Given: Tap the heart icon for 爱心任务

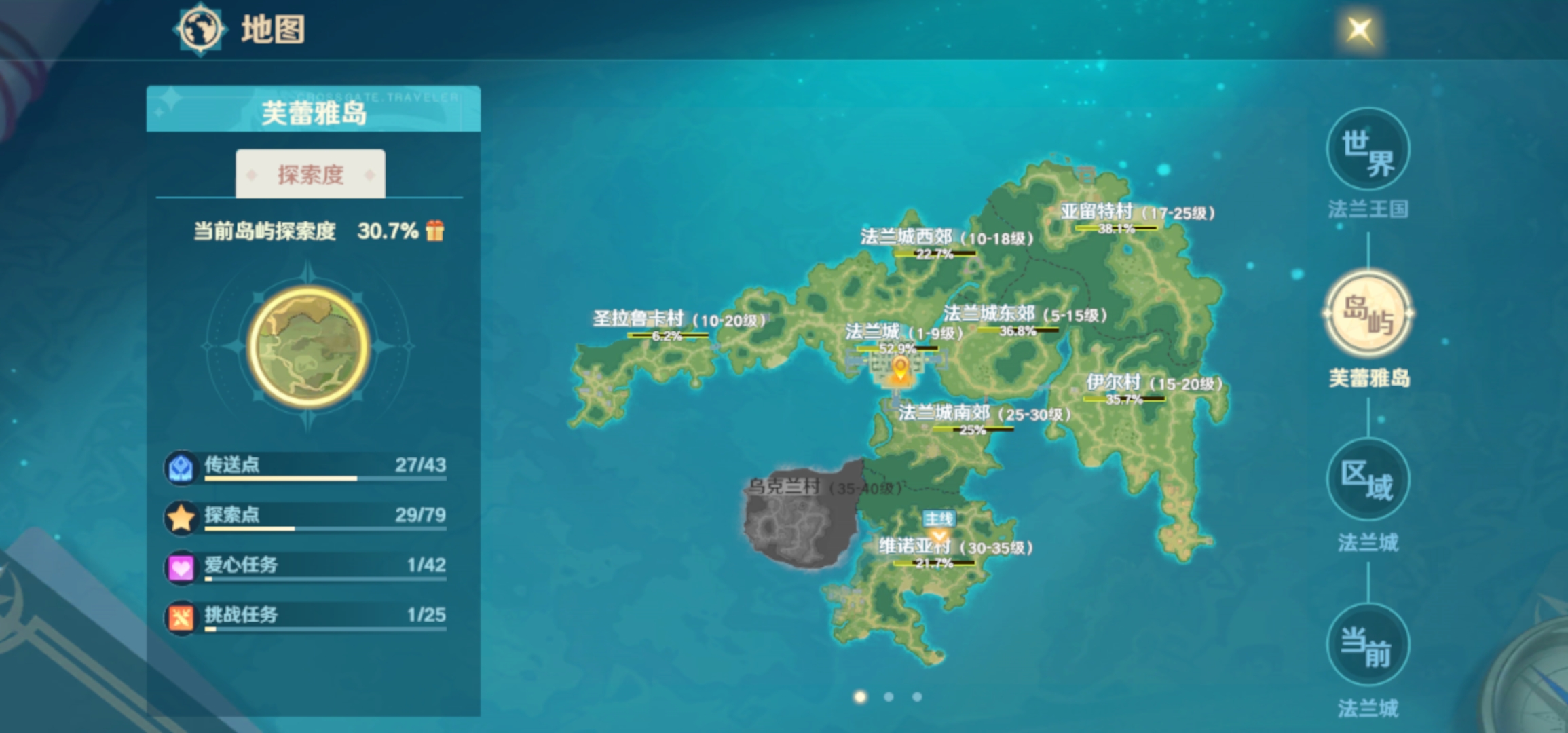Looking at the screenshot, I should tap(181, 566).
